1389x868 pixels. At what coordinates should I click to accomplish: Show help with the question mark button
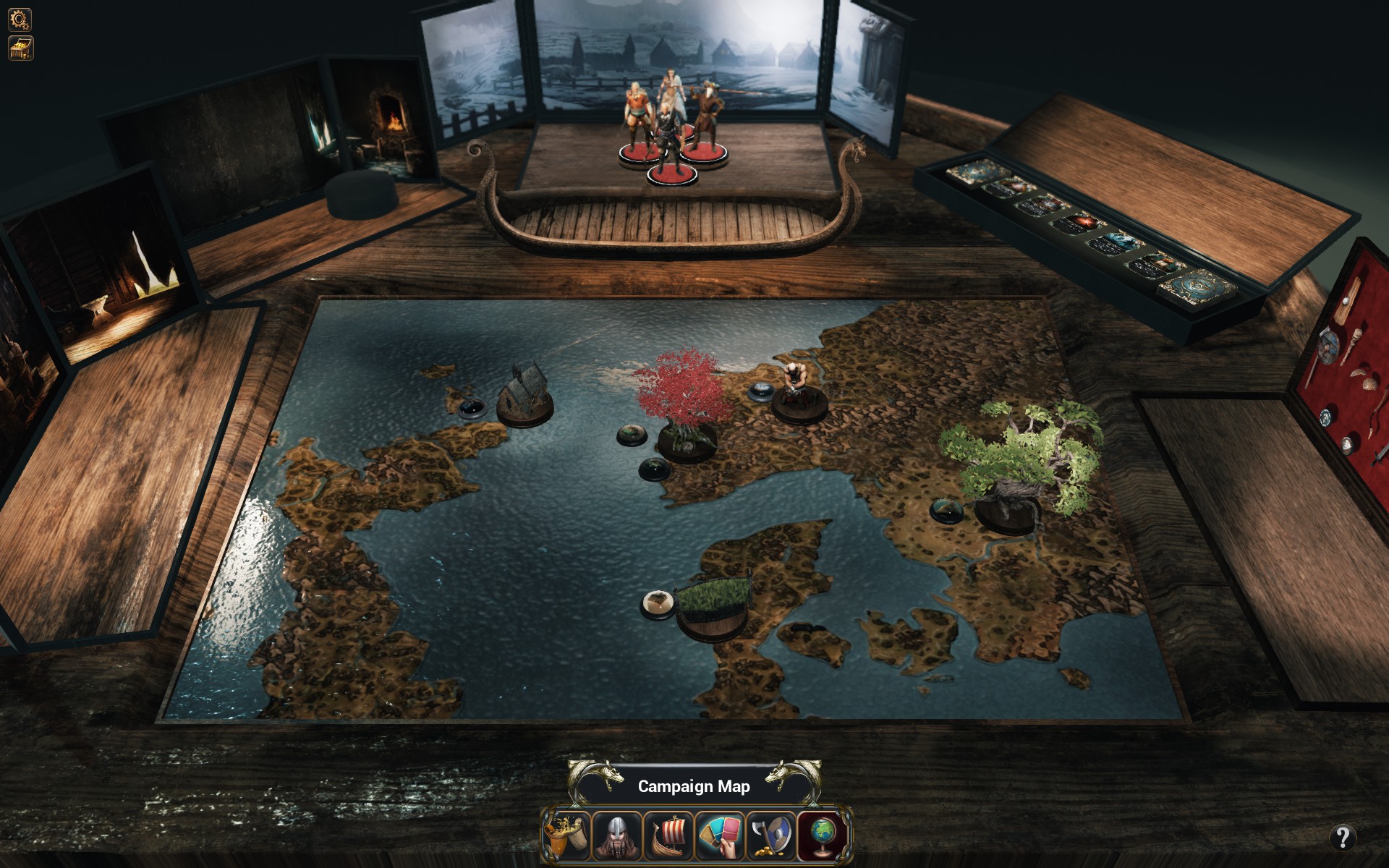(x=1342, y=838)
